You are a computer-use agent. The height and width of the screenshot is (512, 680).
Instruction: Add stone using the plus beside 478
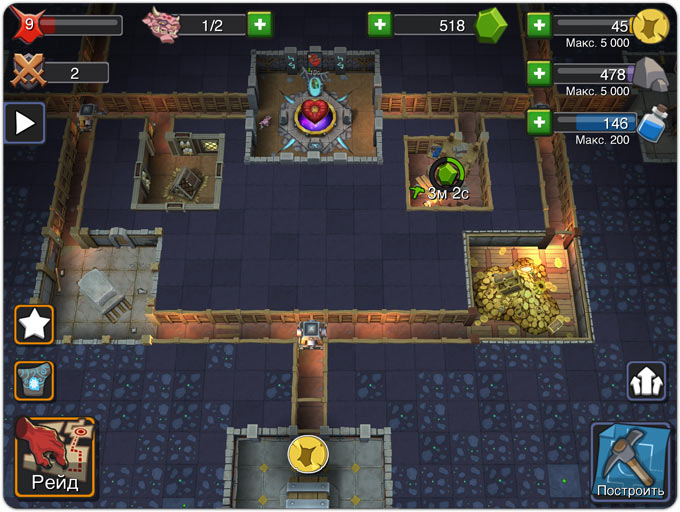pos(539,73)
